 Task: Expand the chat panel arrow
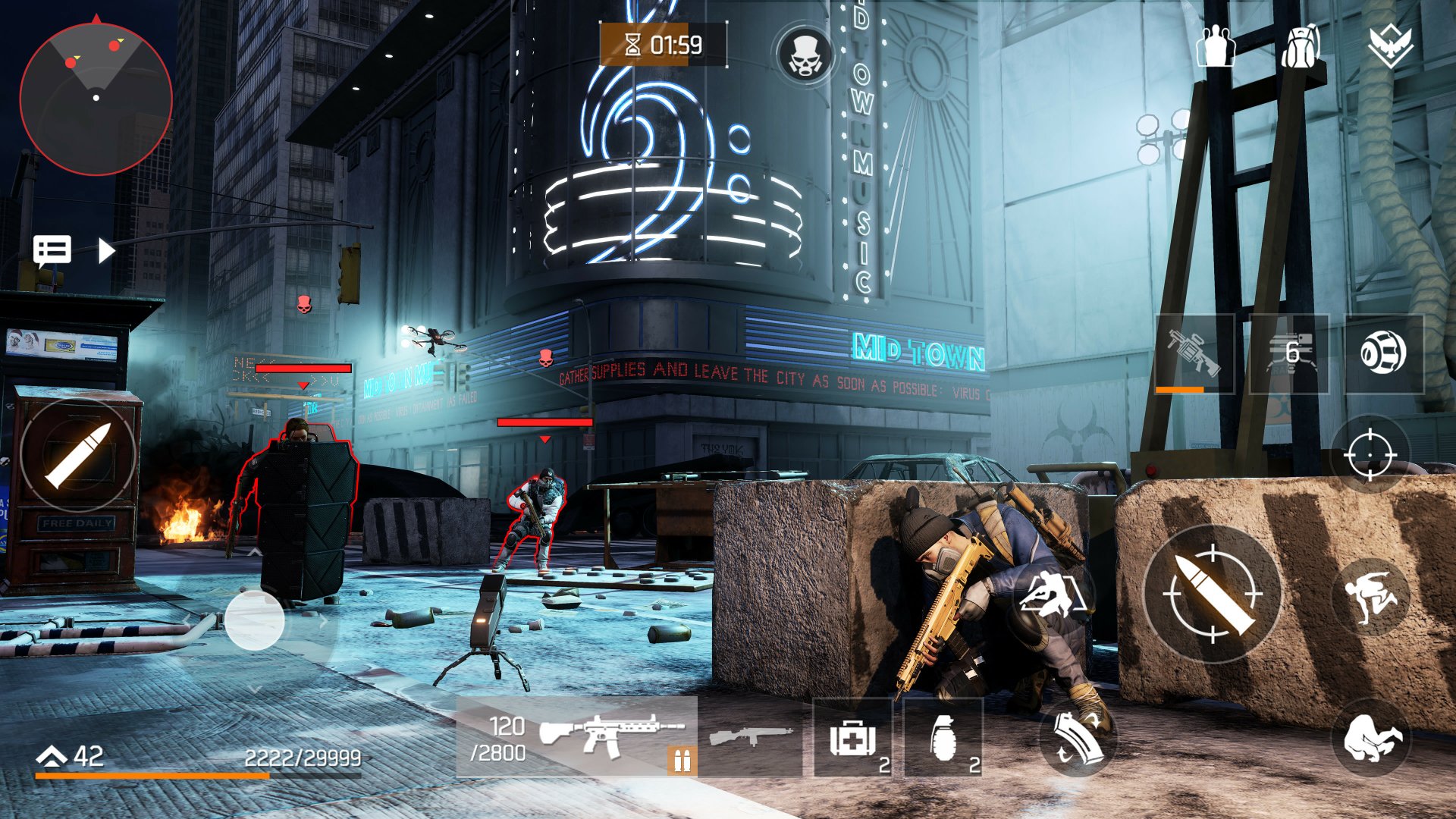pyautogui.click(x=106, y=248)
